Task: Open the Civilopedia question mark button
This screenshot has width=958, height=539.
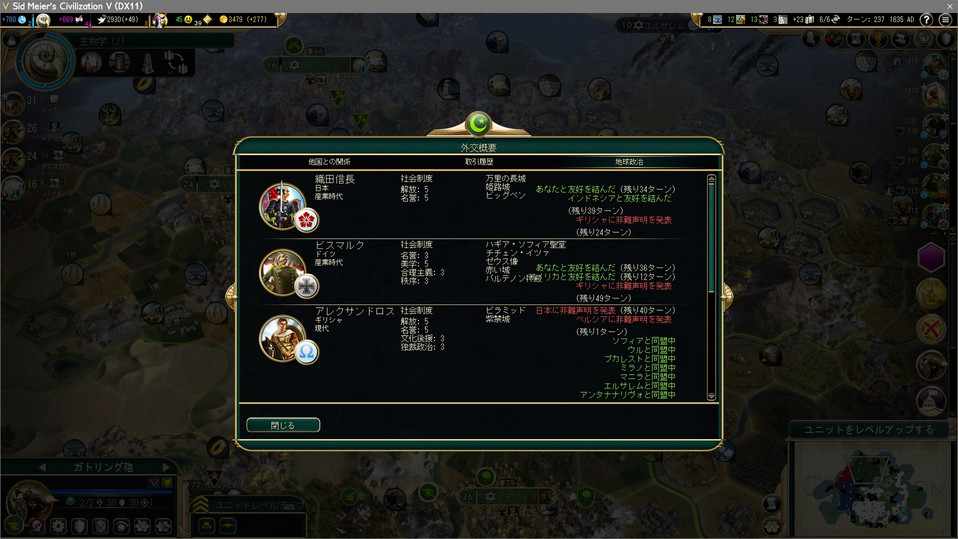Action: (927, 19)
